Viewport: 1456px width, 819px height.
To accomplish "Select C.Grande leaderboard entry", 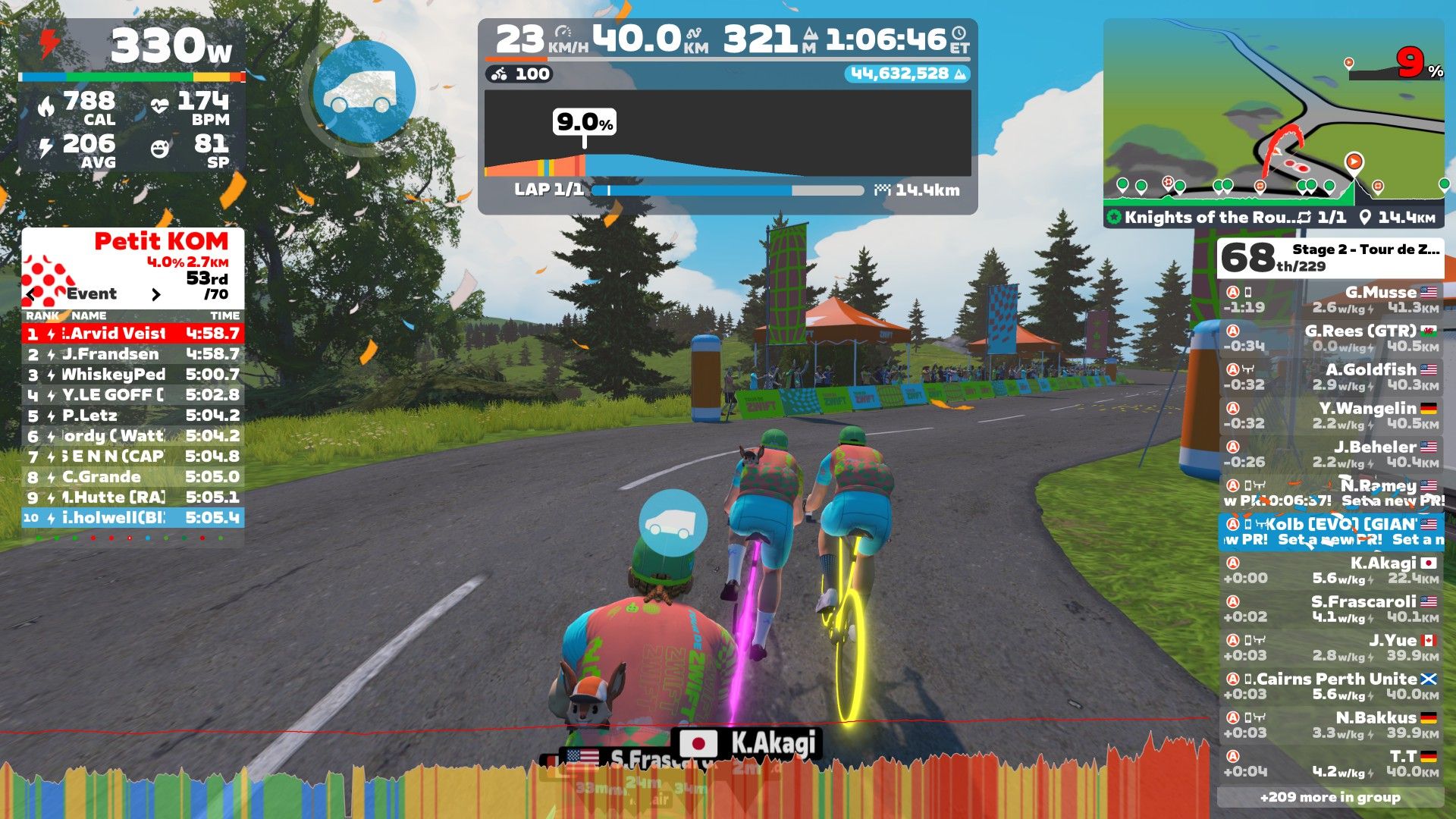I will pyautogui.click(x=133, y=477).
